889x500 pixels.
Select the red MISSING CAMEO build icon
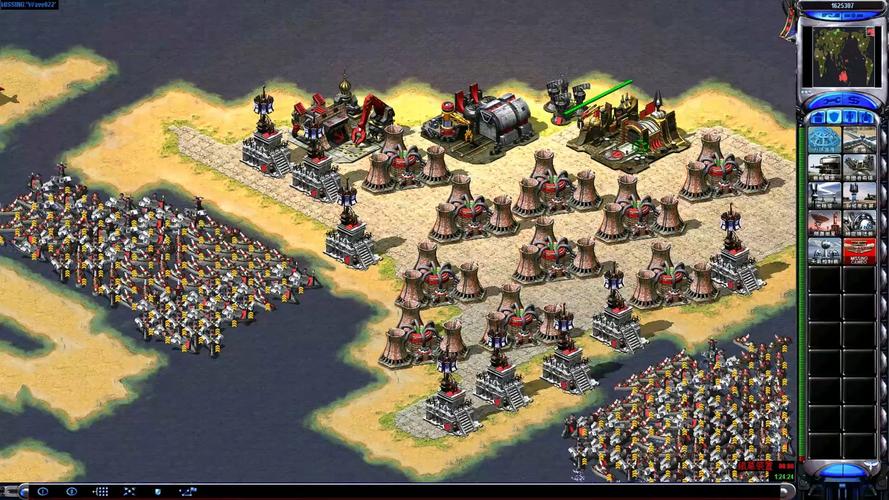pos(858,250)
